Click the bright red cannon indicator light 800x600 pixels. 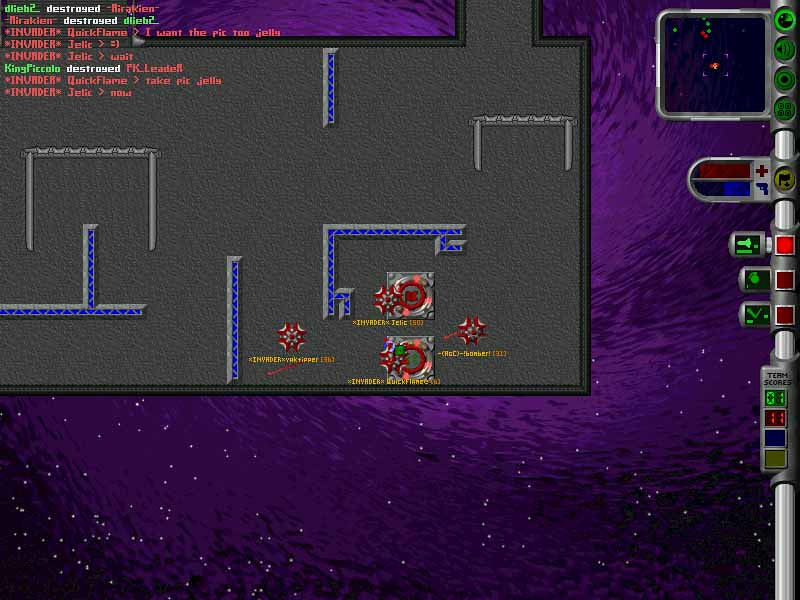[785, 244]
